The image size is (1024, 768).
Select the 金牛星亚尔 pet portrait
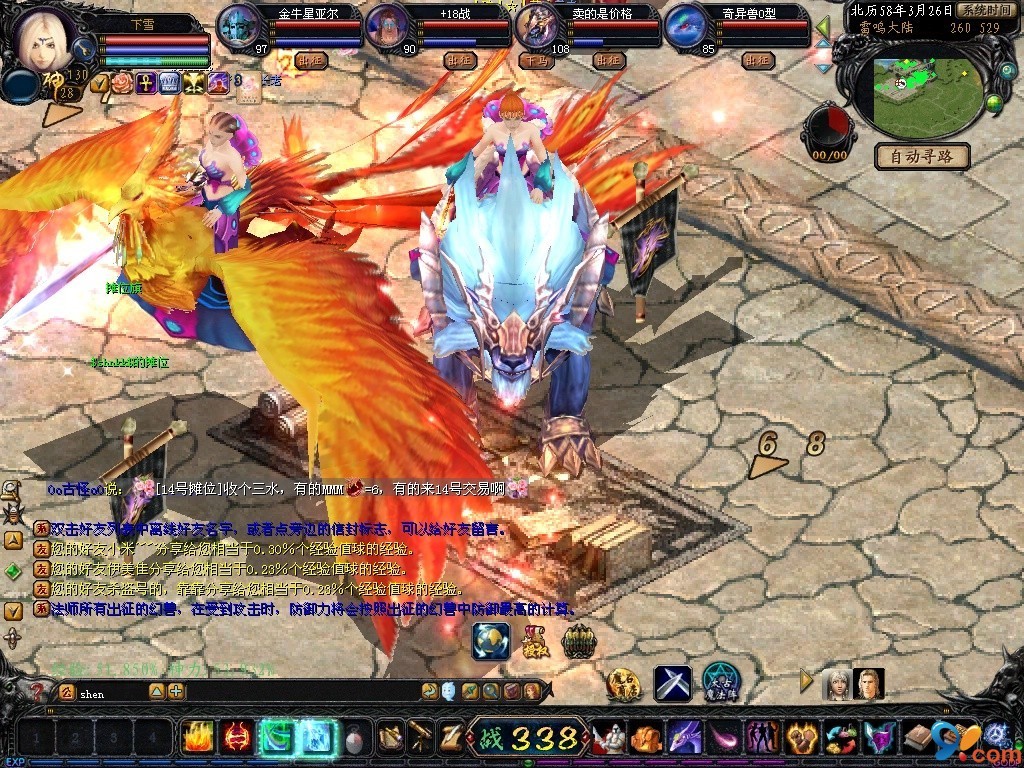point(237,25)
